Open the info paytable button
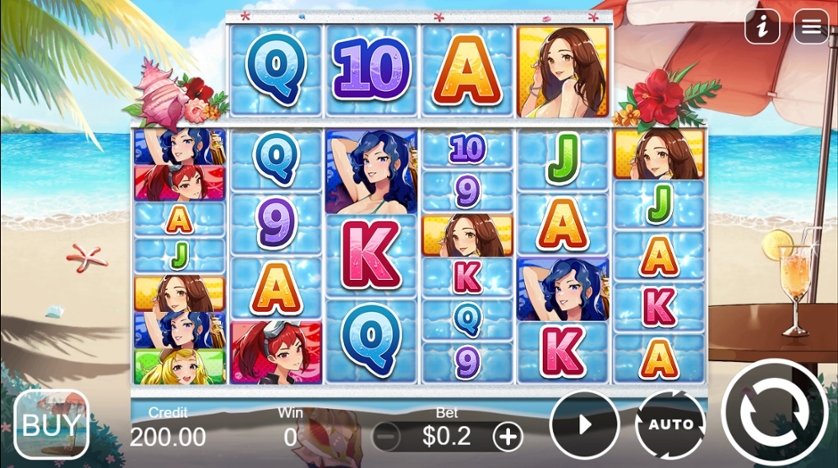Viewport: 838px width, 468px height. [x=763, y=27]
